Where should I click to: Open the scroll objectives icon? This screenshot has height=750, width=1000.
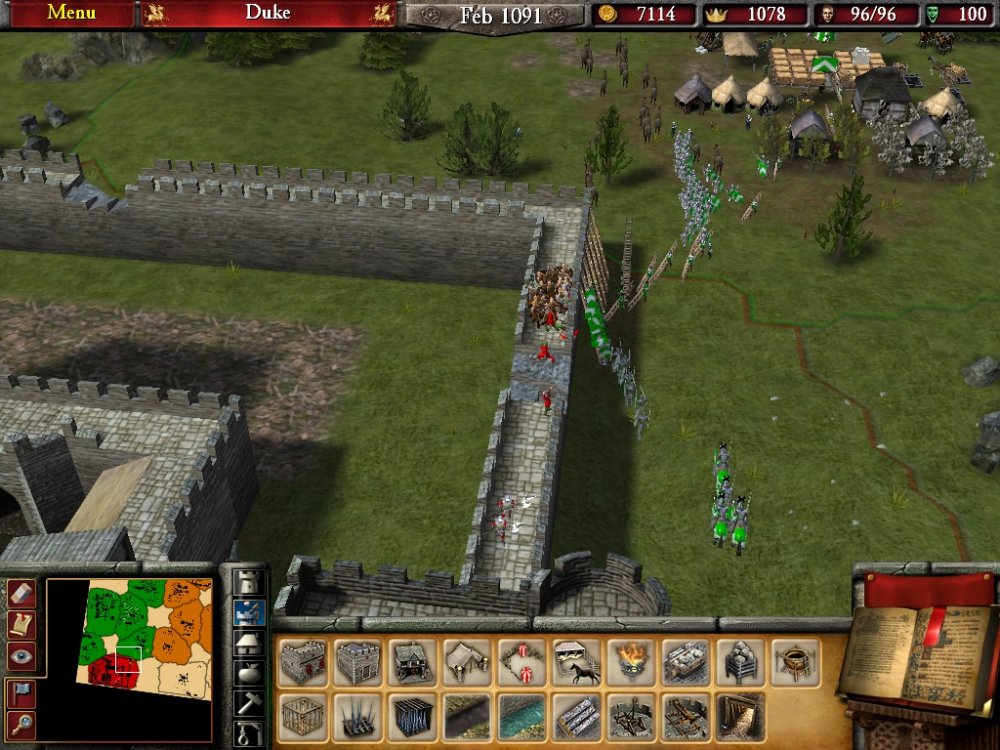click(21, 624)
